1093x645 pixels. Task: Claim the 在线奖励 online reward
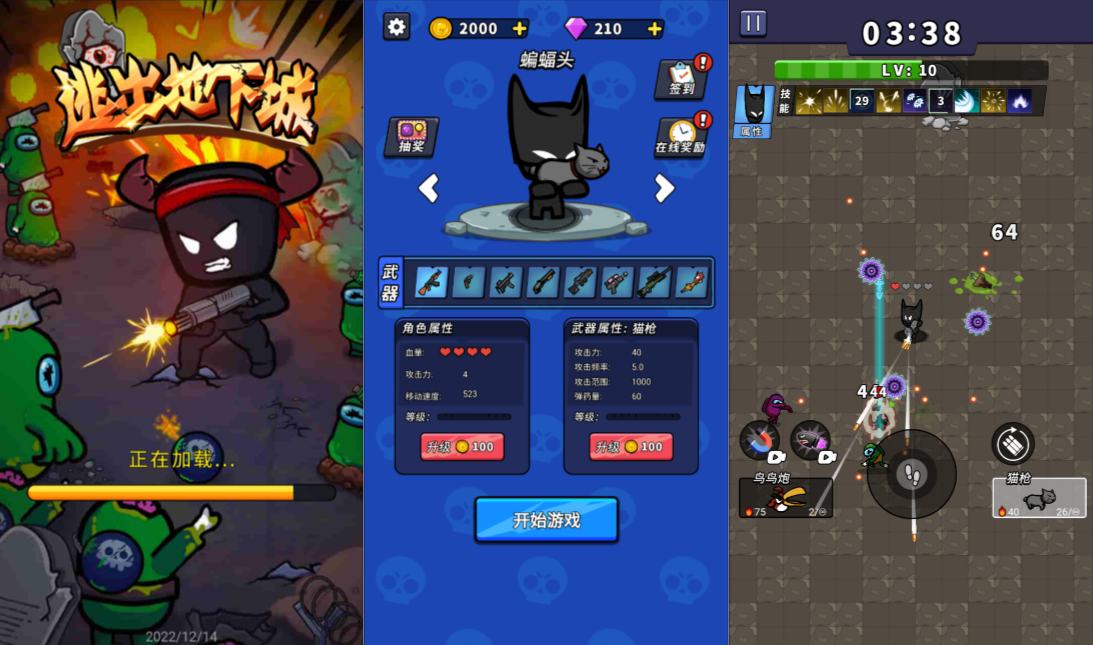[x=680, y=137]
